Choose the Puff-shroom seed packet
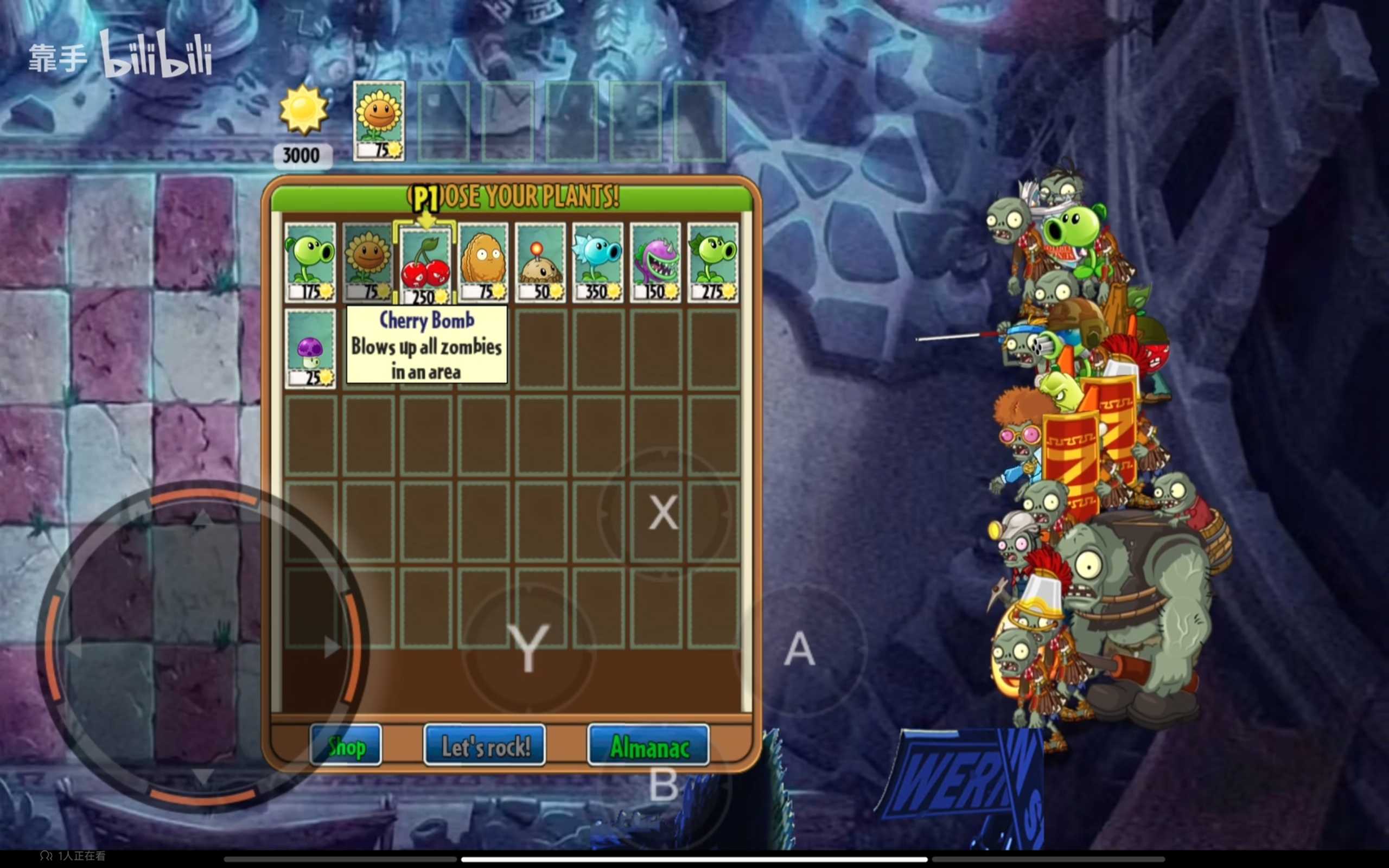Viewport: 1389px width, 868px height. click(310, 348)
